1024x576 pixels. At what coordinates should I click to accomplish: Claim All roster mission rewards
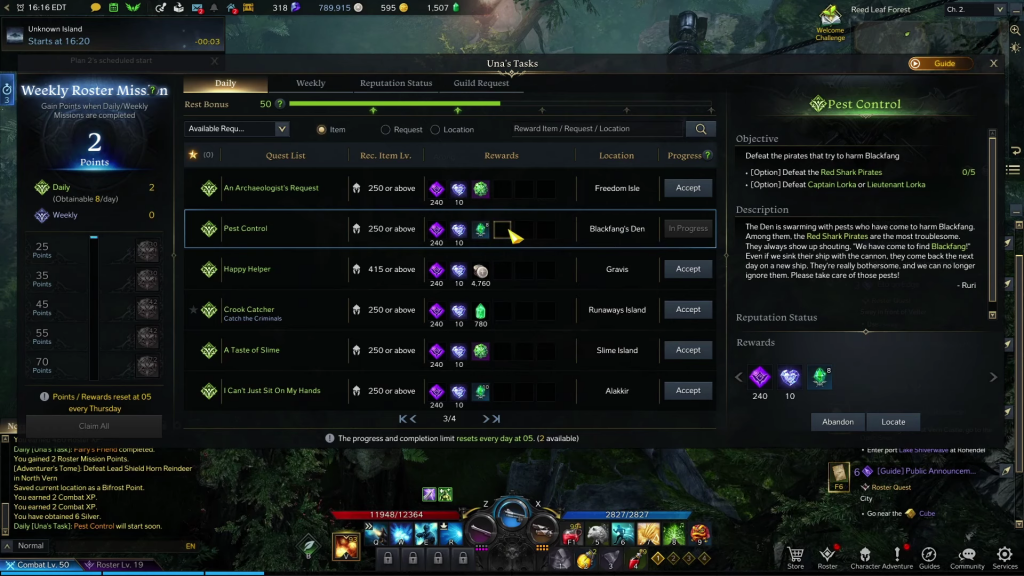93,426
